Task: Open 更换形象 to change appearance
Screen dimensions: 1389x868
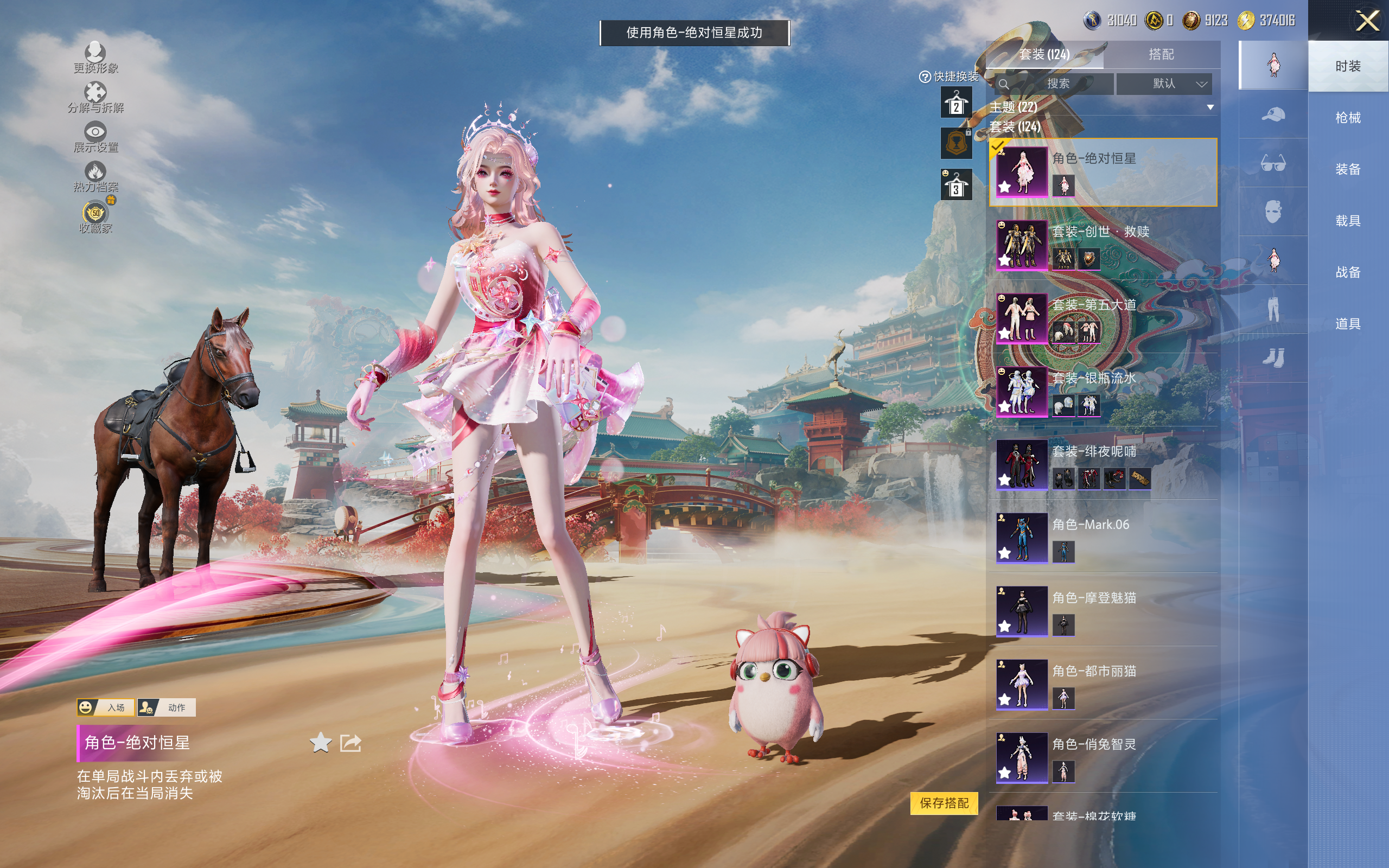Action: coord(95,58)
